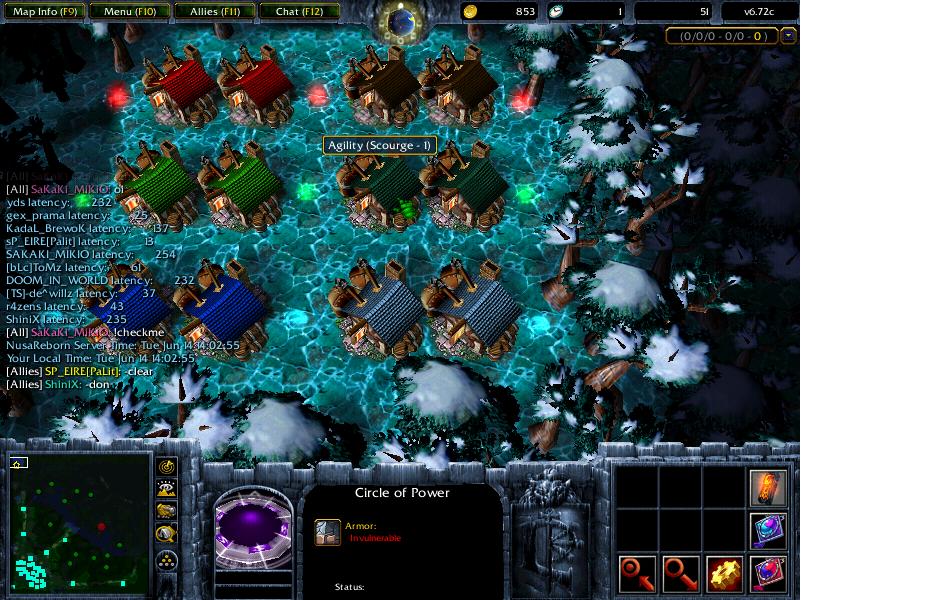This screenshot has width=944, height=600.
Task: Expand the scoreboard dropdown arrow
Action: (789, 36)
